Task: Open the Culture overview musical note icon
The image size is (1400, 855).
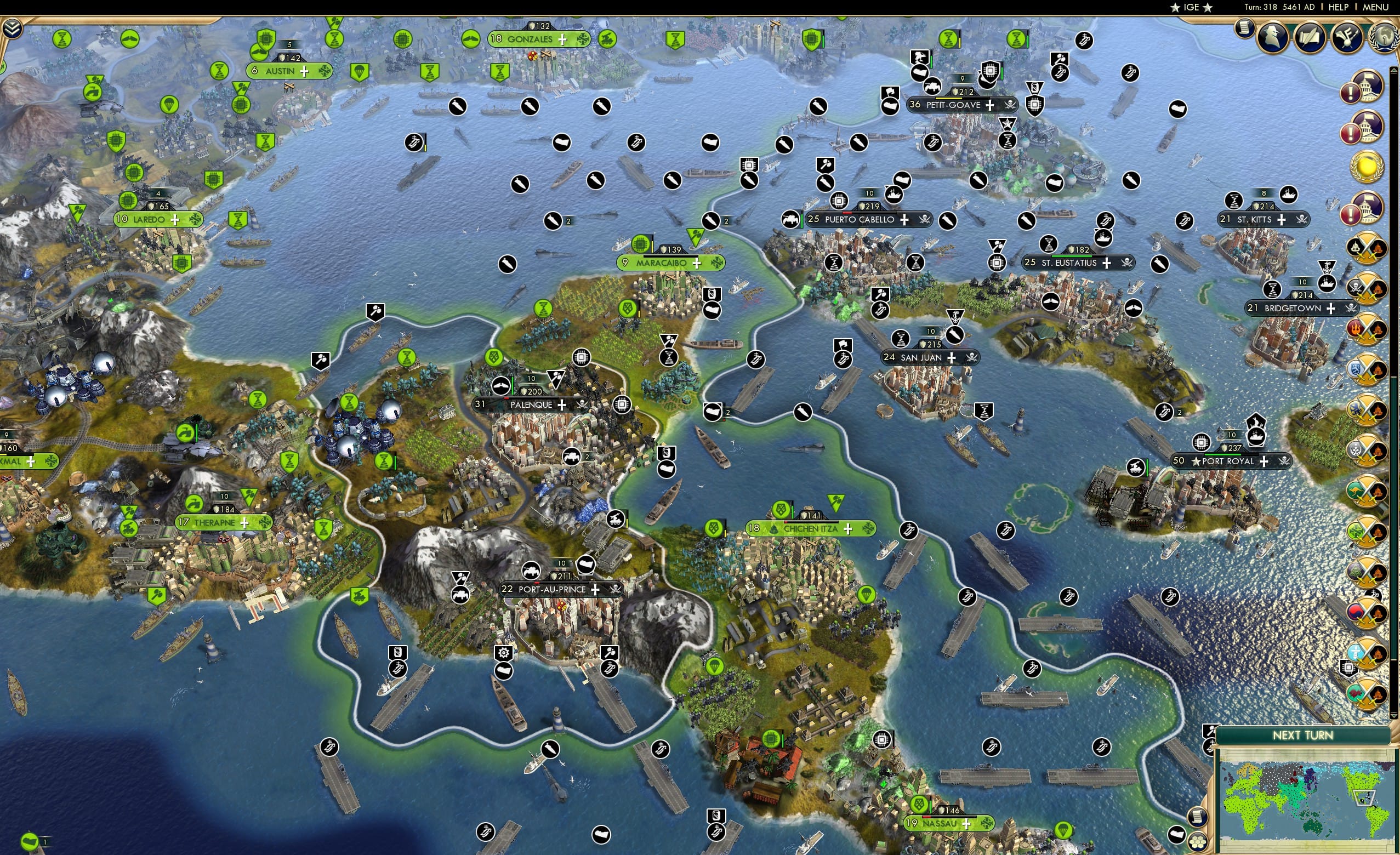Action: click(1347, 37)
